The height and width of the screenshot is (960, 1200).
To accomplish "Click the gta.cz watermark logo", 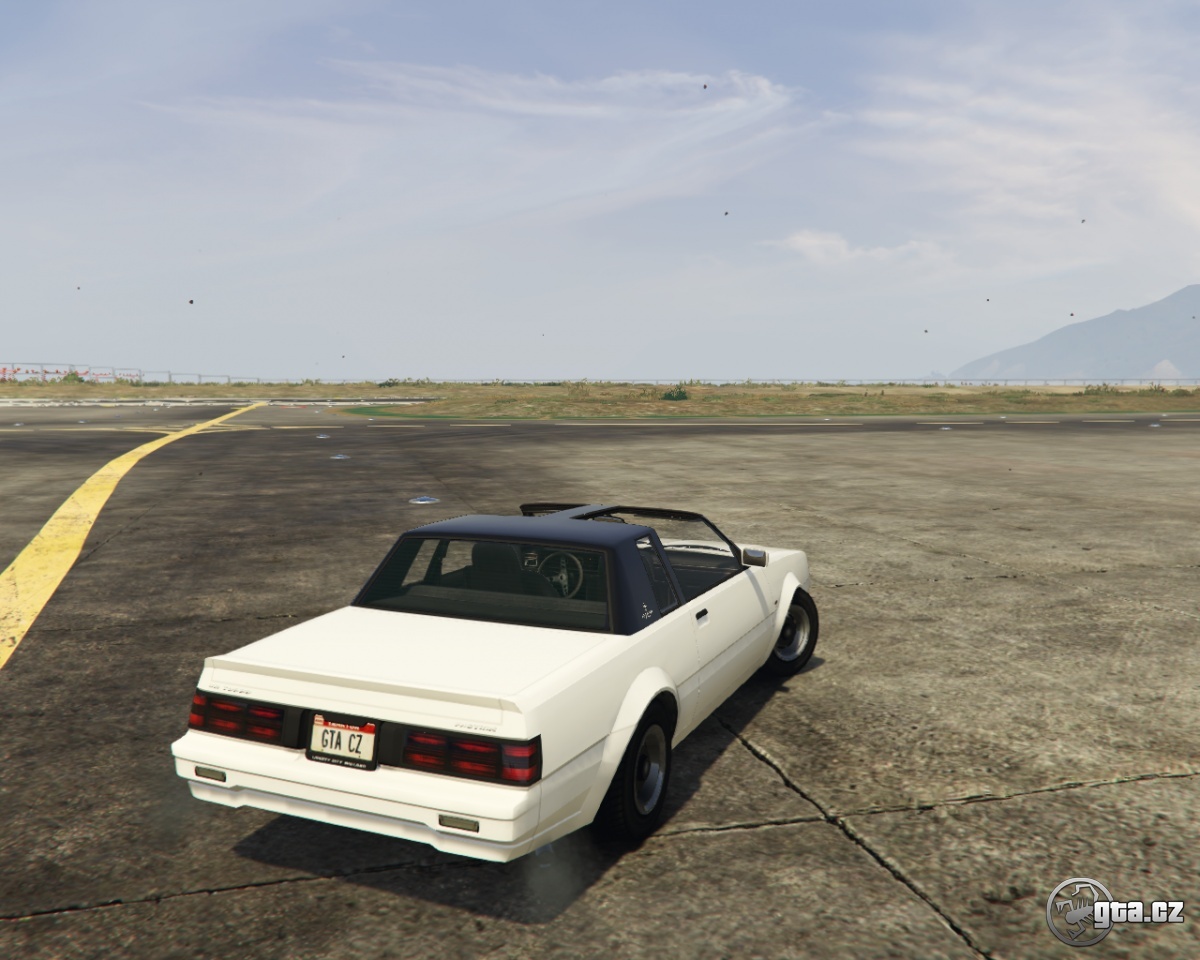I will (1114, 911).
